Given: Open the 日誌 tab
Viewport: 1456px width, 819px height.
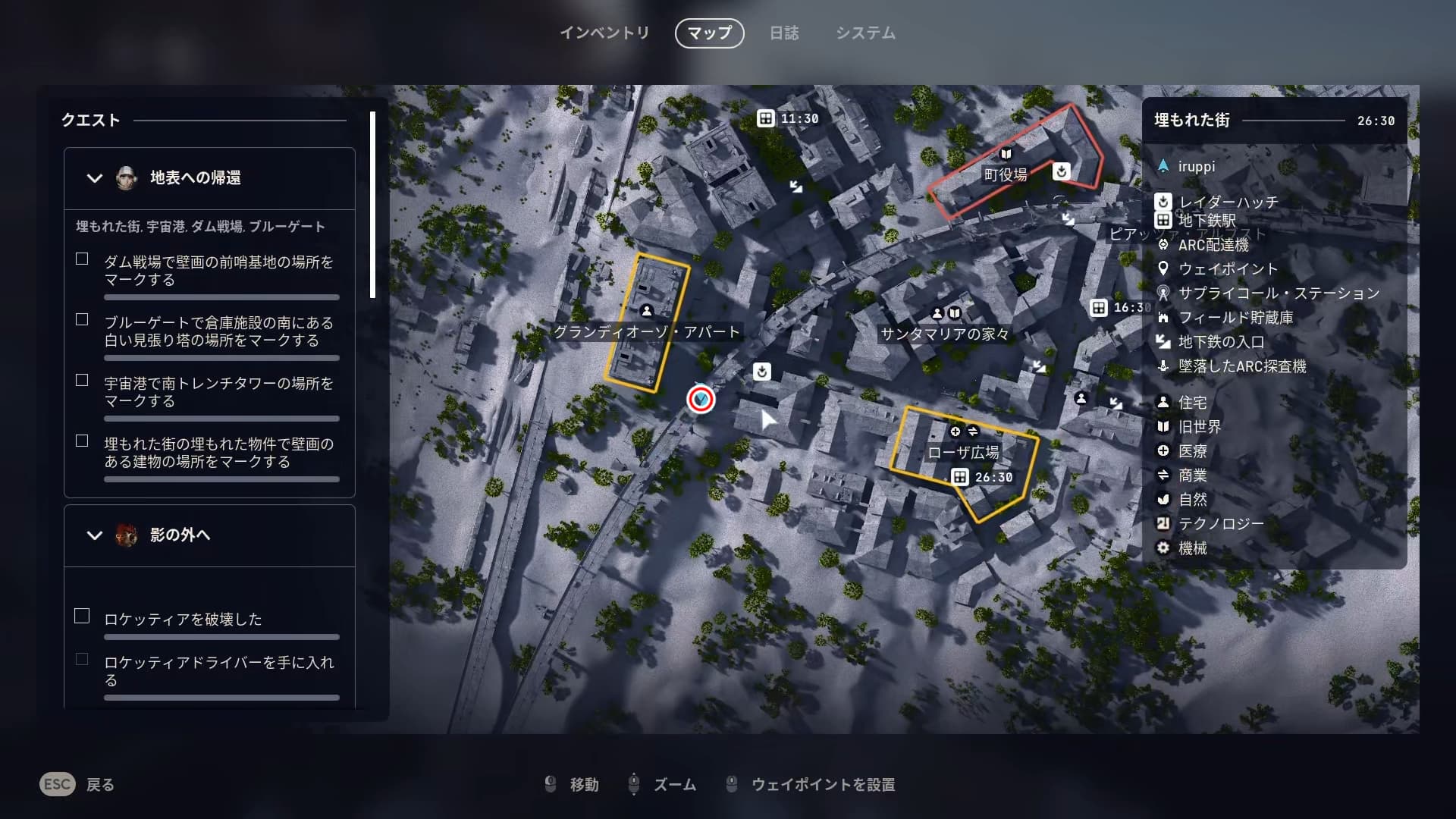Looking at the screenshot, I should [784, 33].
